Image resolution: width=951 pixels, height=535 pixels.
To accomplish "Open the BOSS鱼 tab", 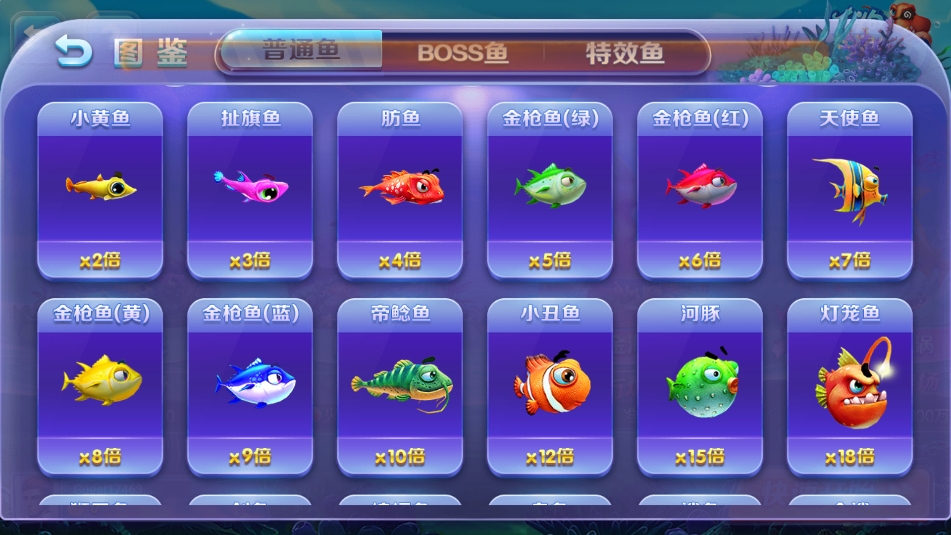I will coord(463,52).
